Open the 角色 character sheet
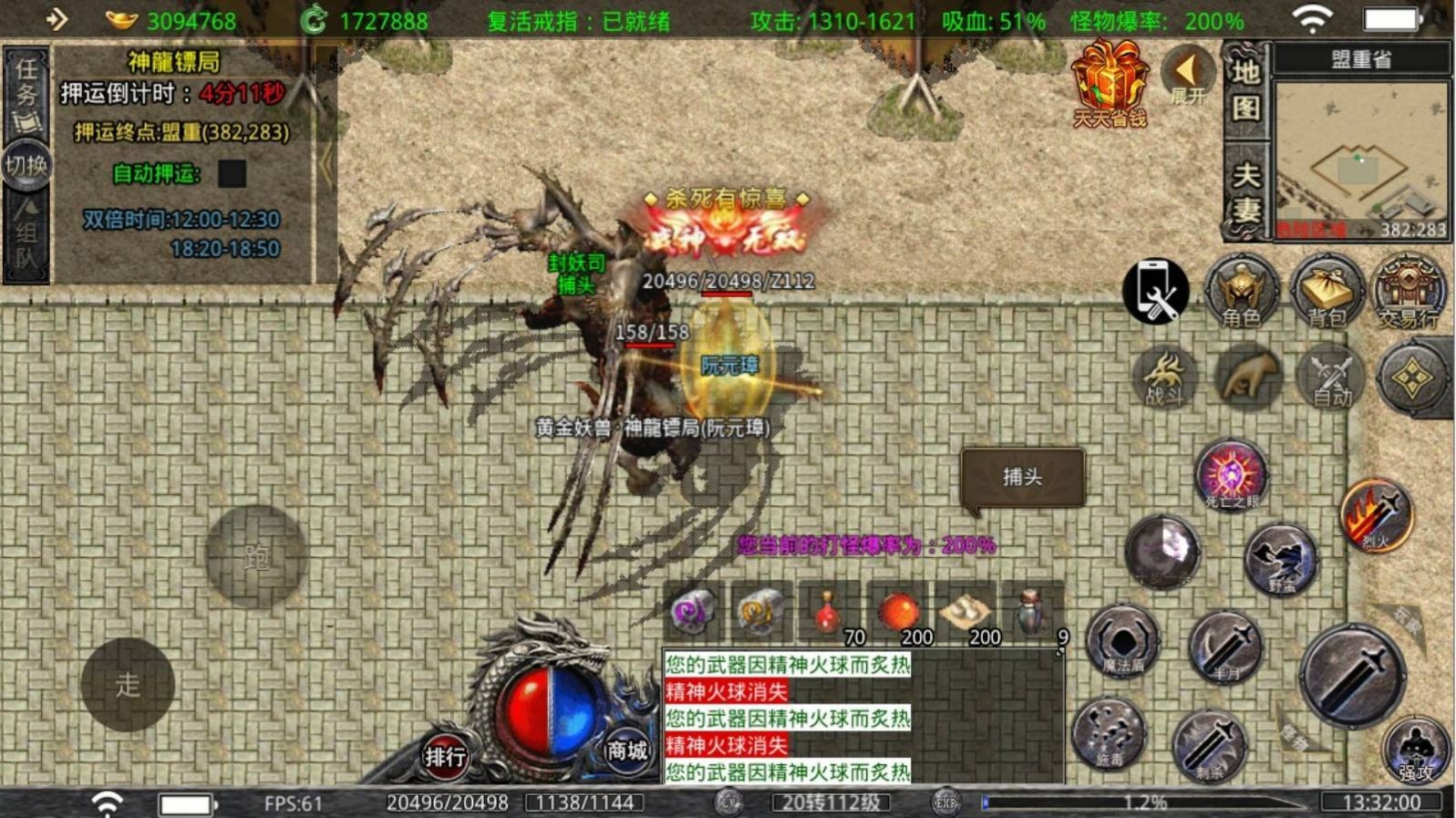 pos(1241,292)
